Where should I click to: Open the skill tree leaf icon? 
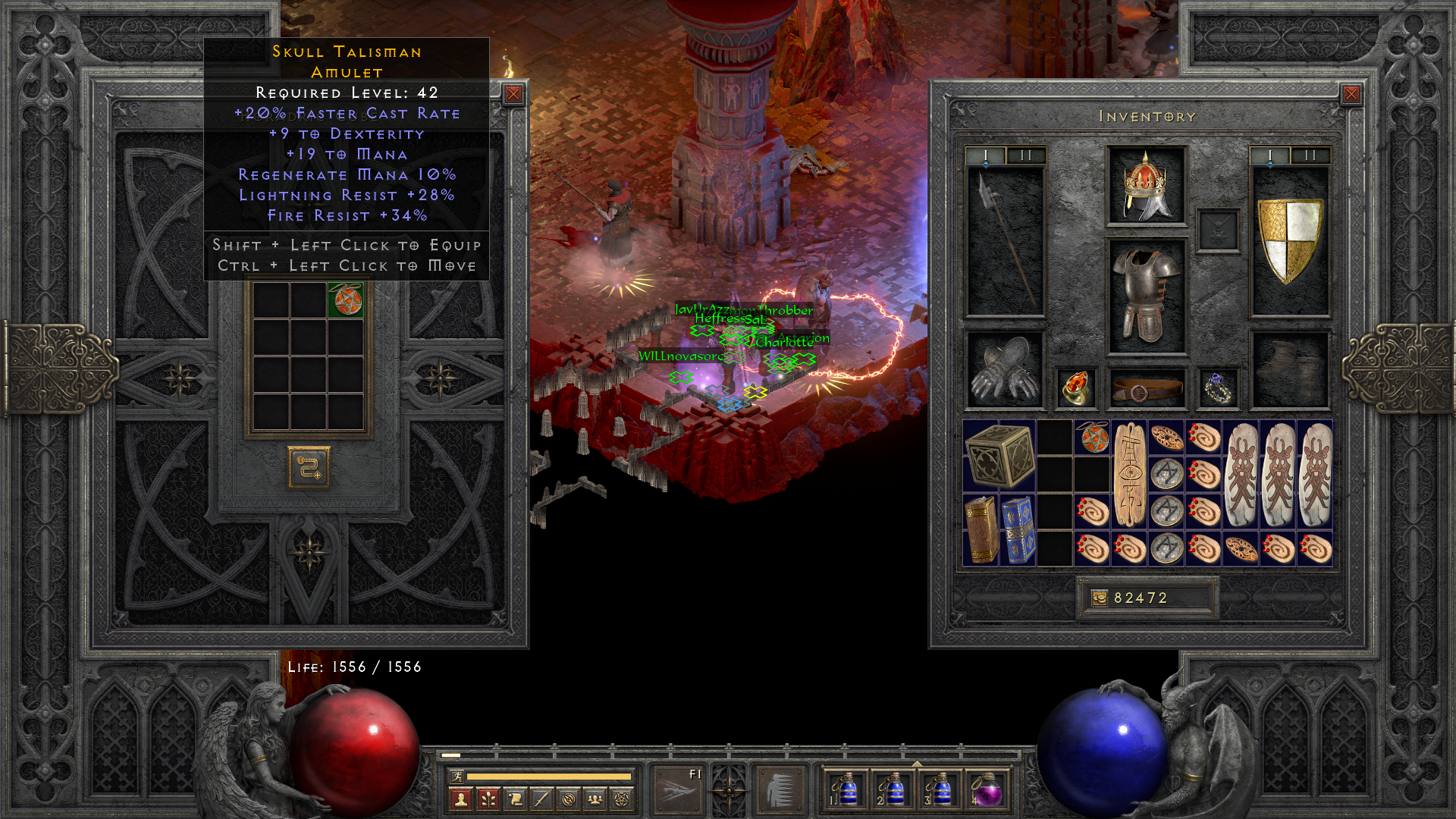(488, 799)
